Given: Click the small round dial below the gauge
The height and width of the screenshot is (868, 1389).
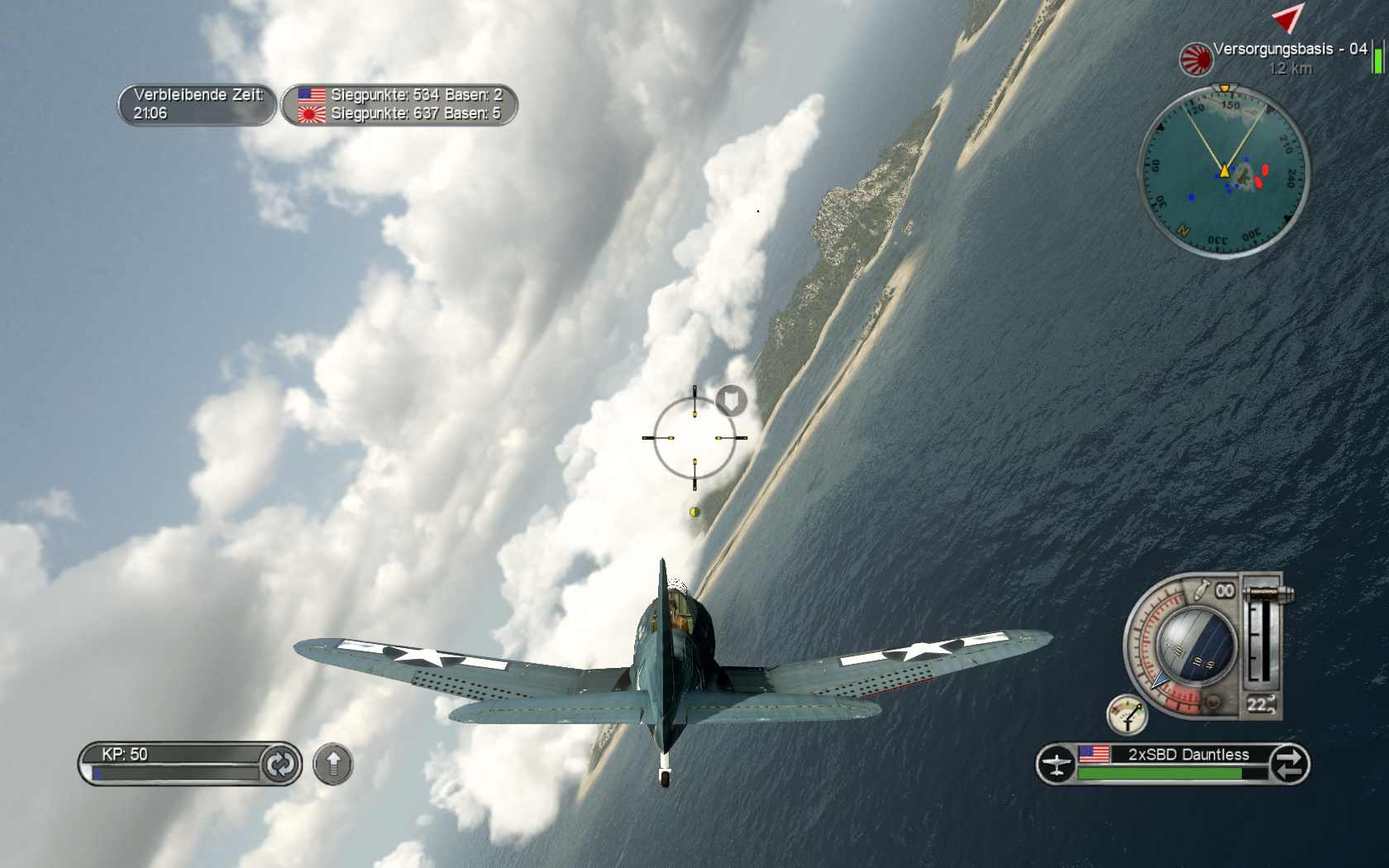Looking at the screenshot, I should click(x=1127, y=715).
